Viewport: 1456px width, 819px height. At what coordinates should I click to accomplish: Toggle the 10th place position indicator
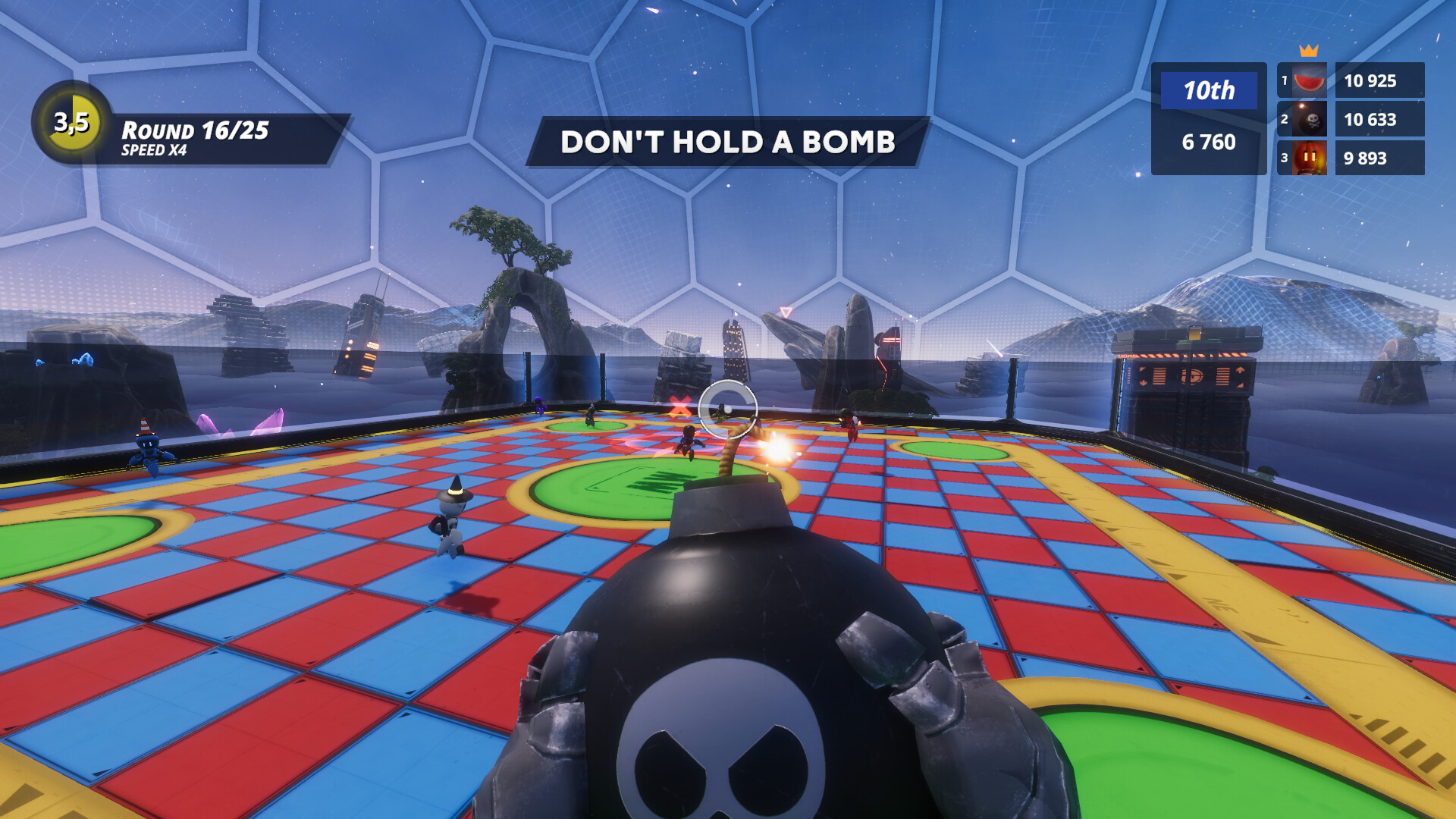tap(1210, 89)
